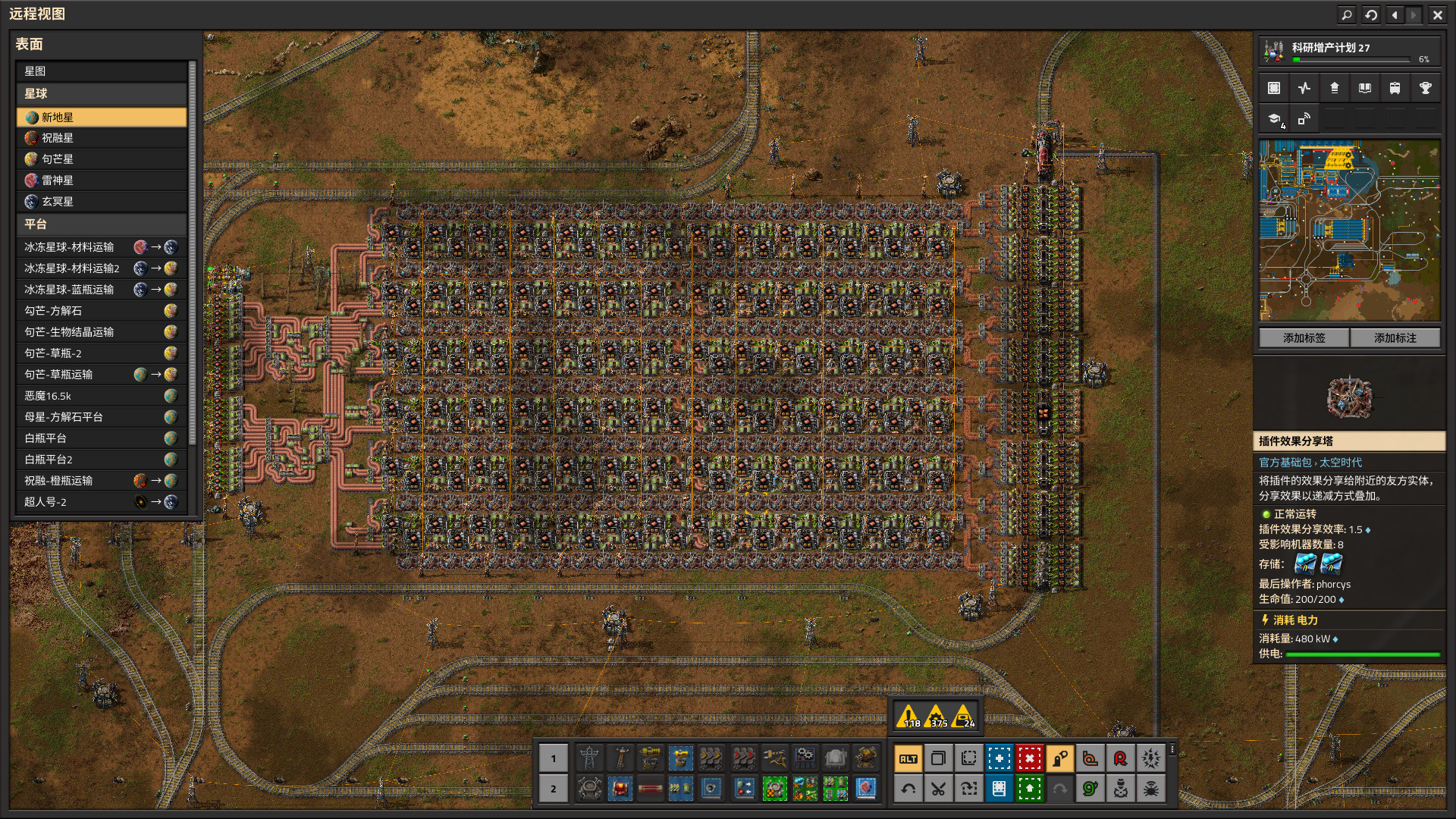
Task: Open the production statistics graph button
Action: 1304,88
